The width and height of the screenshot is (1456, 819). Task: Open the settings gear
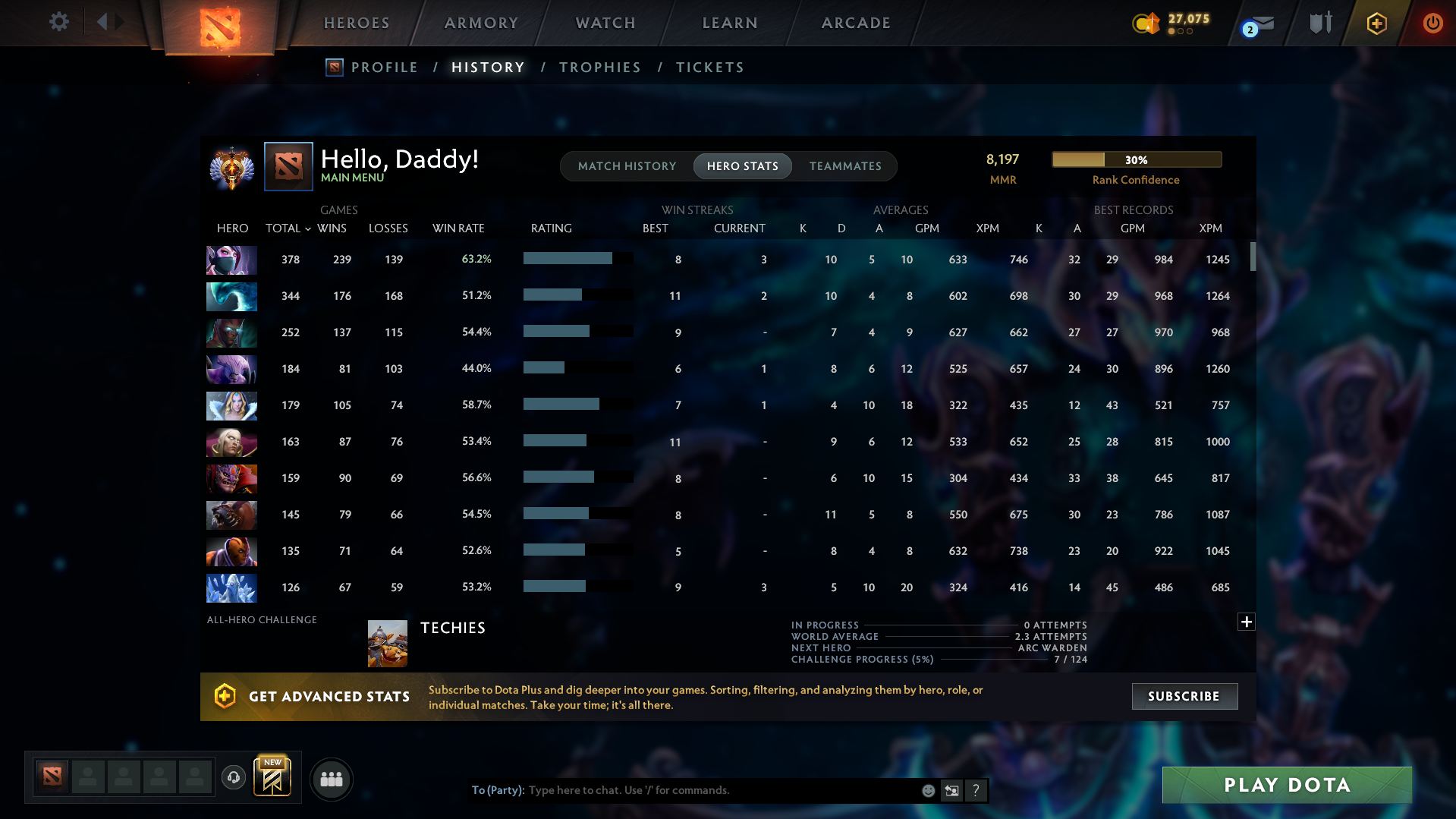[59, 22]
